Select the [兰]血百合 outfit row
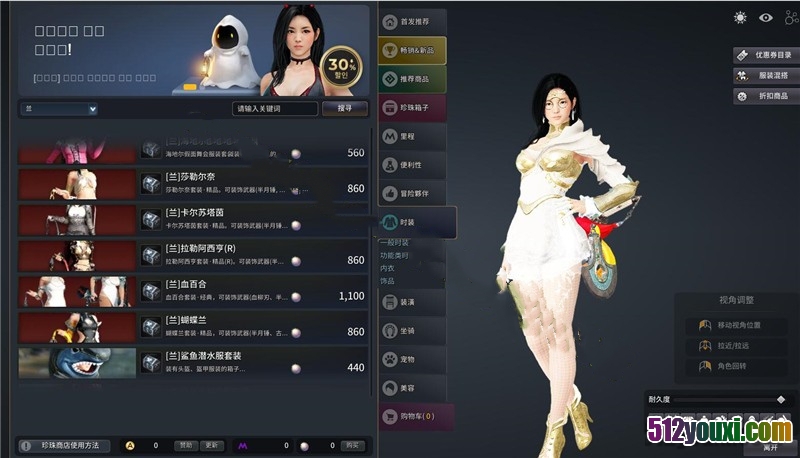The image size is (800, 458). click(x=250, y=290)
